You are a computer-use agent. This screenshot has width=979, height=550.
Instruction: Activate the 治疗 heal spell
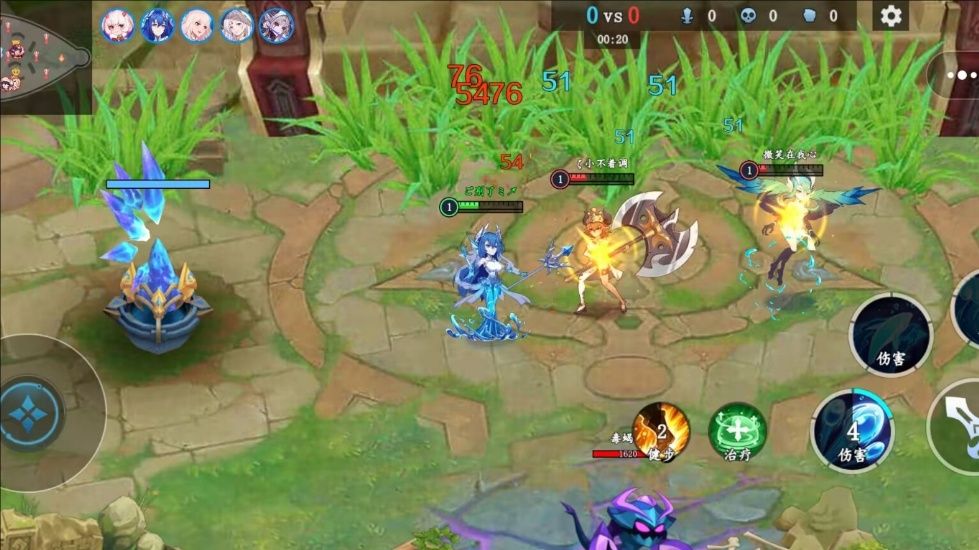[x=737, y=431]
